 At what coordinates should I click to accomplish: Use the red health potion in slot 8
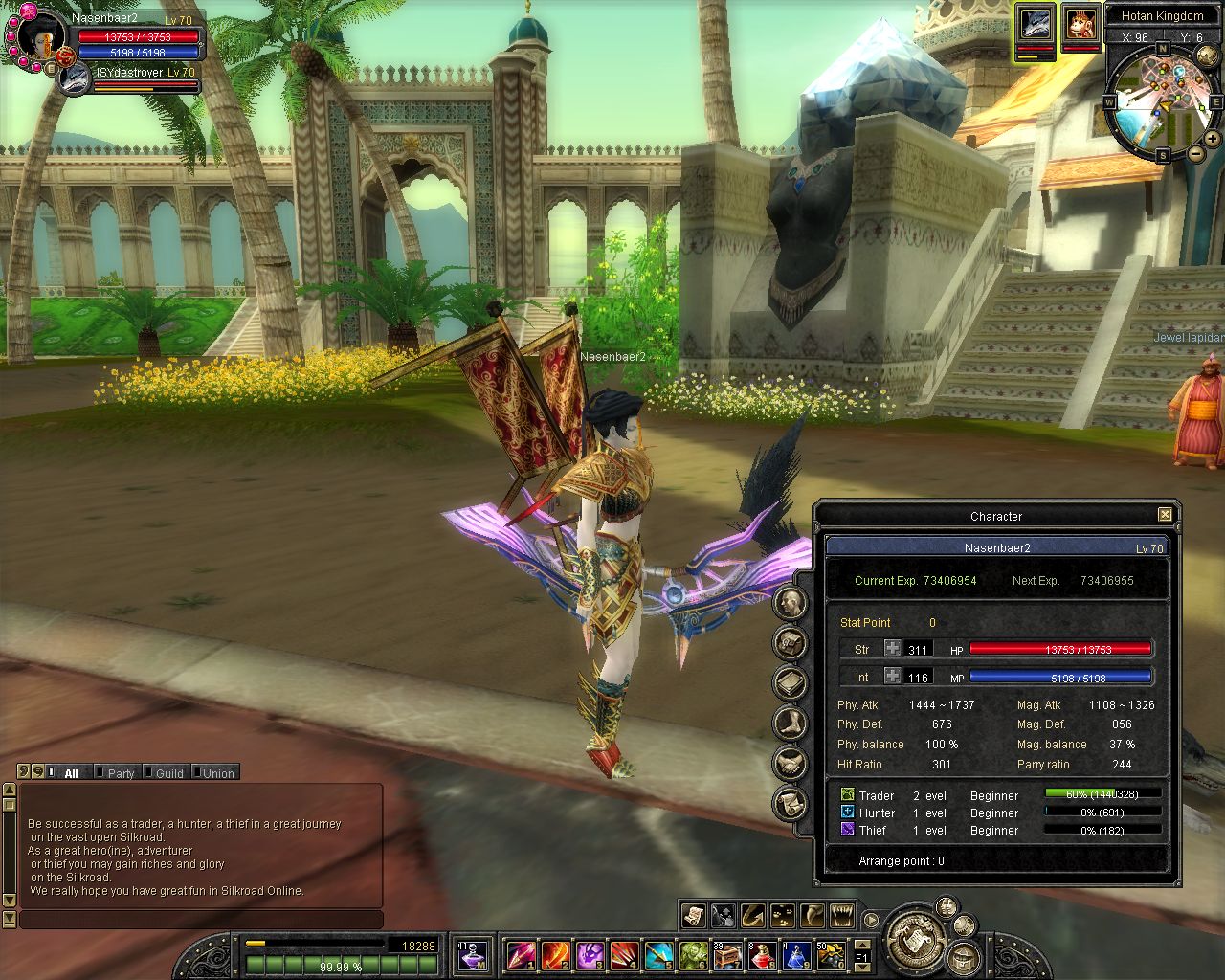762,955
